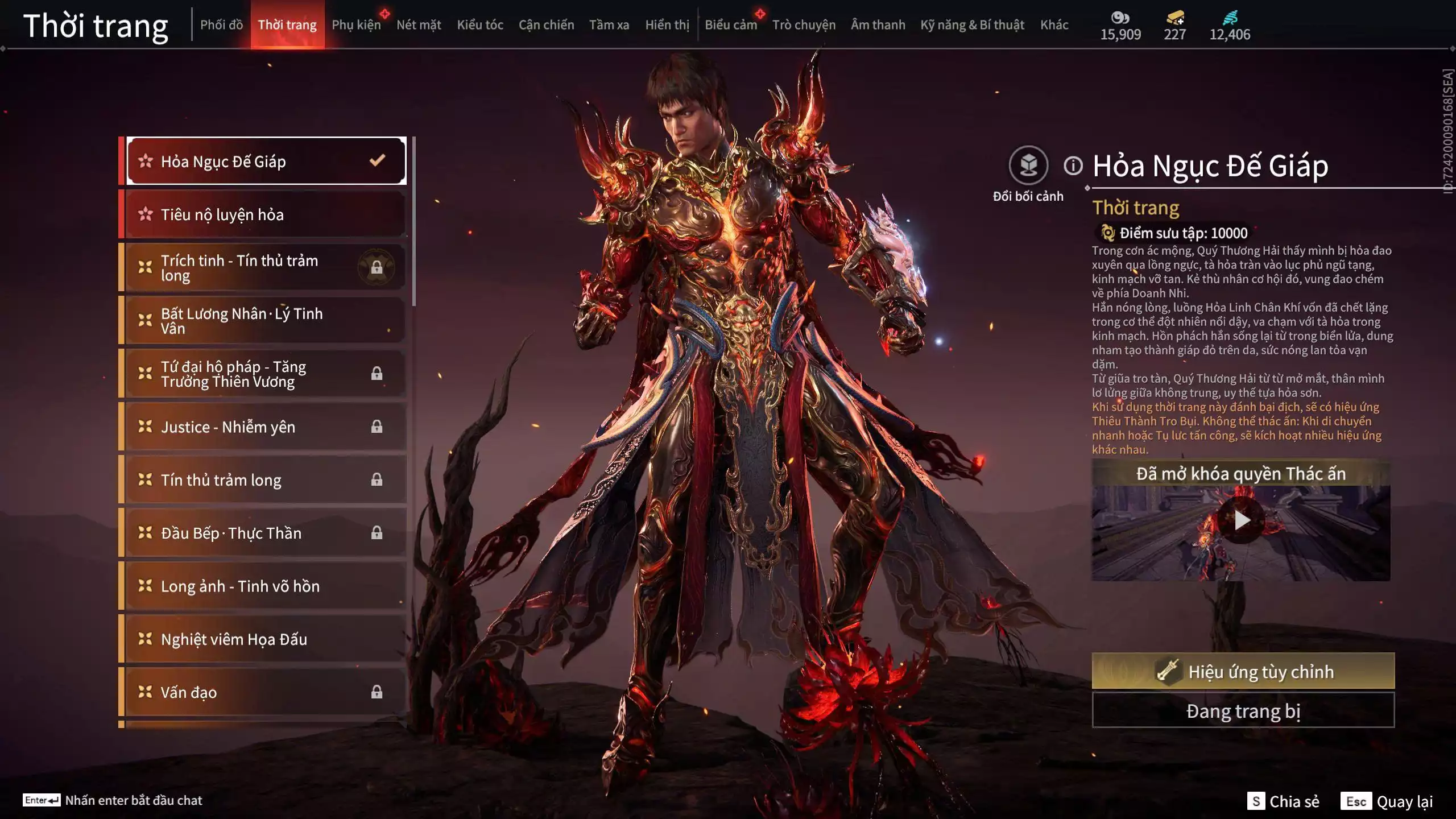Go back with the Quay lại button

[1387, 801]
